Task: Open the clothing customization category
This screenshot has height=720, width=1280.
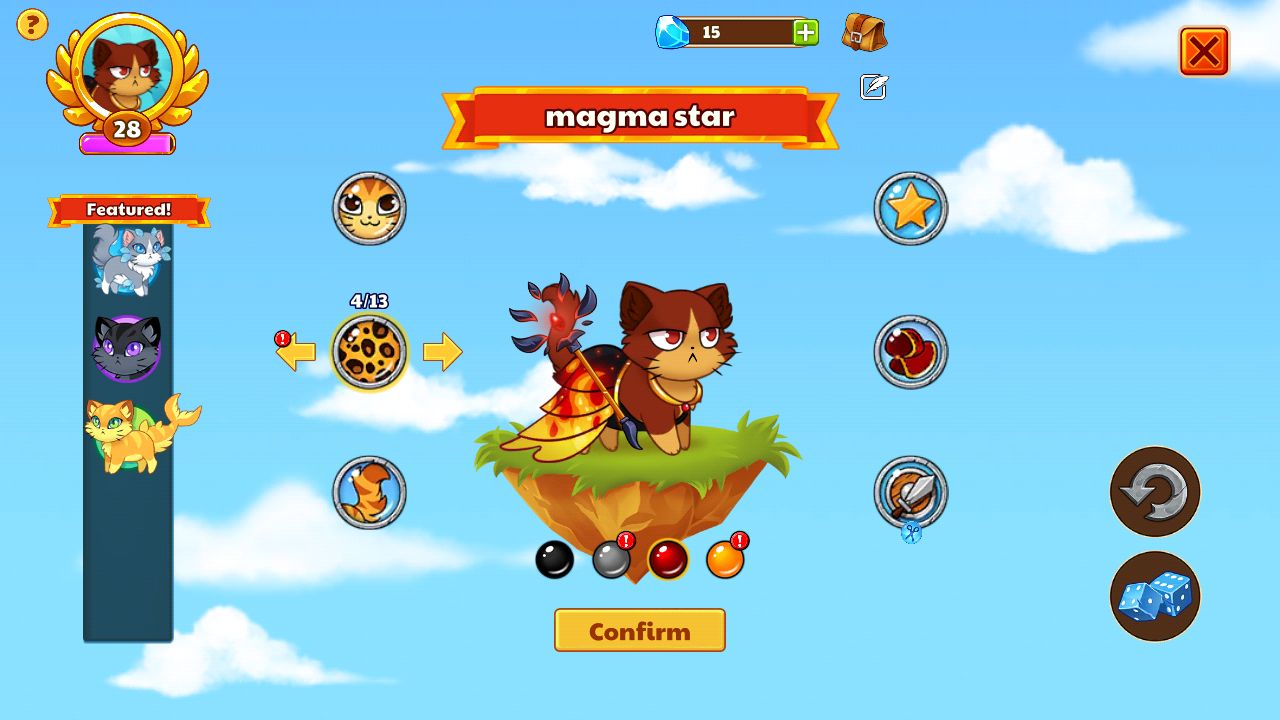Action: click(x=911, y=349)
